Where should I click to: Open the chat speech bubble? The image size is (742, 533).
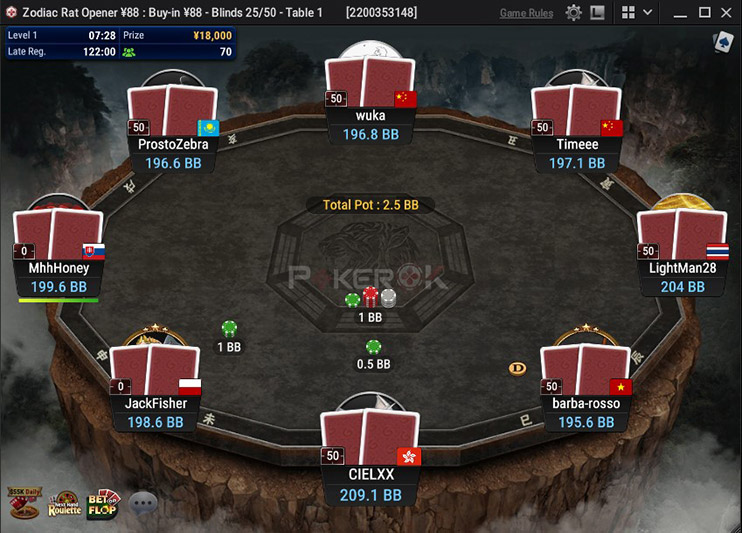tap(143, 503)
